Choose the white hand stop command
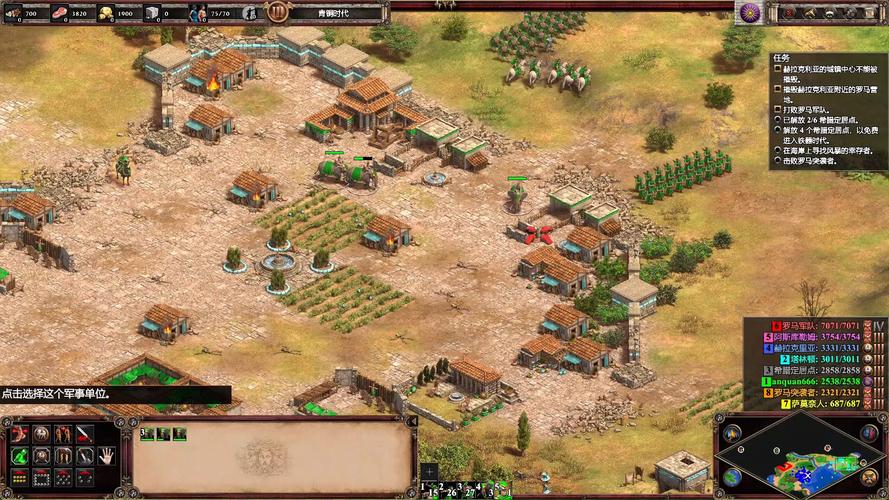Viewport: 889px width, 500px height. tap(106, 456)
